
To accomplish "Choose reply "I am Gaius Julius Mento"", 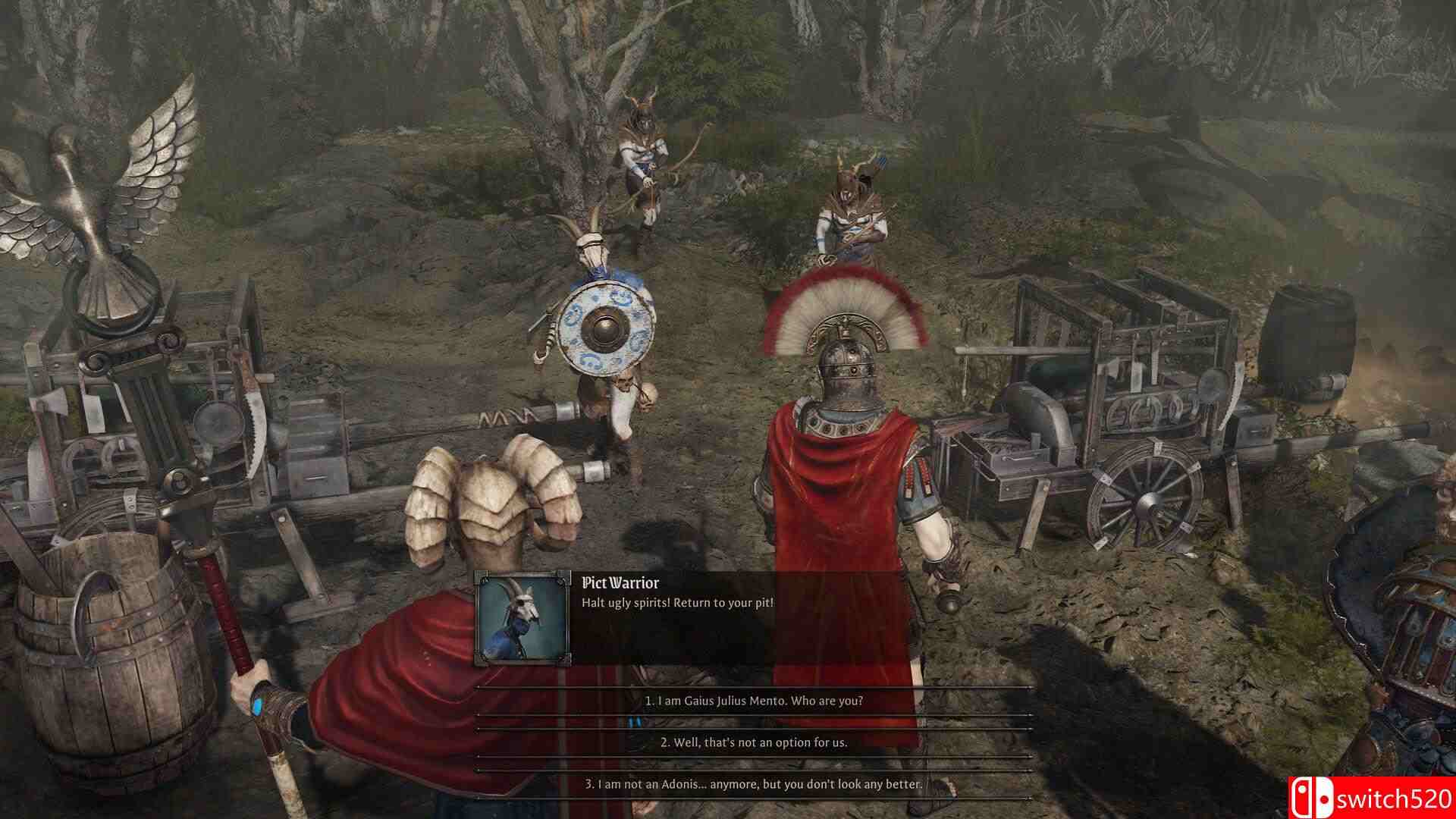I will (x=754, y=701).
